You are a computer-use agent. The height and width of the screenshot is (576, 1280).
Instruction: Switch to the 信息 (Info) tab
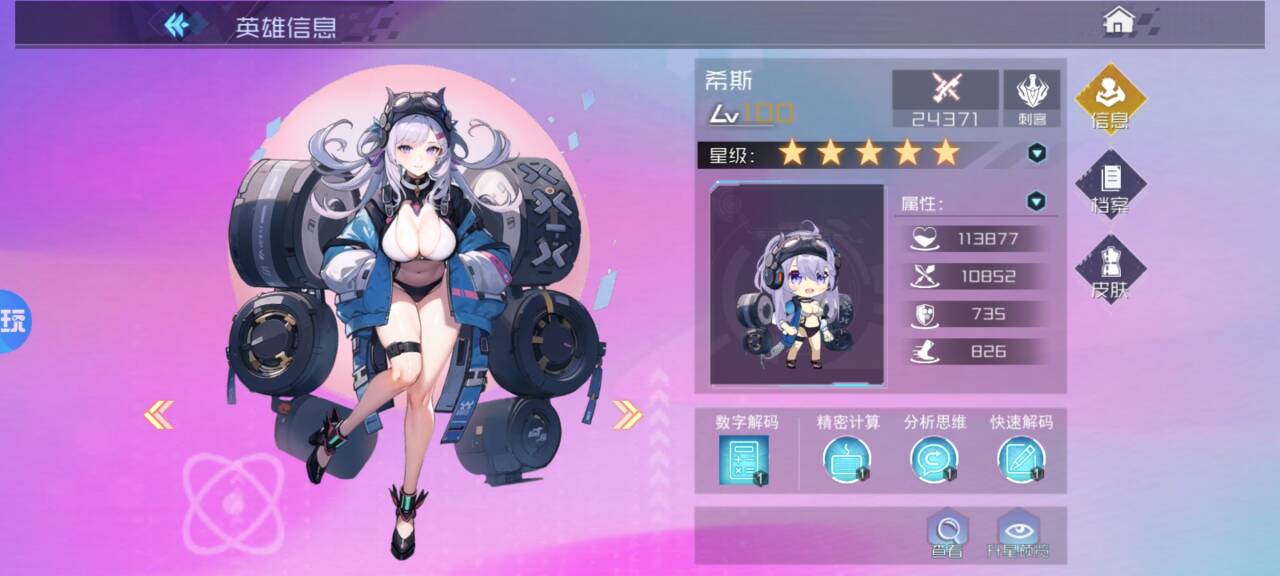tap(1110, 100)
